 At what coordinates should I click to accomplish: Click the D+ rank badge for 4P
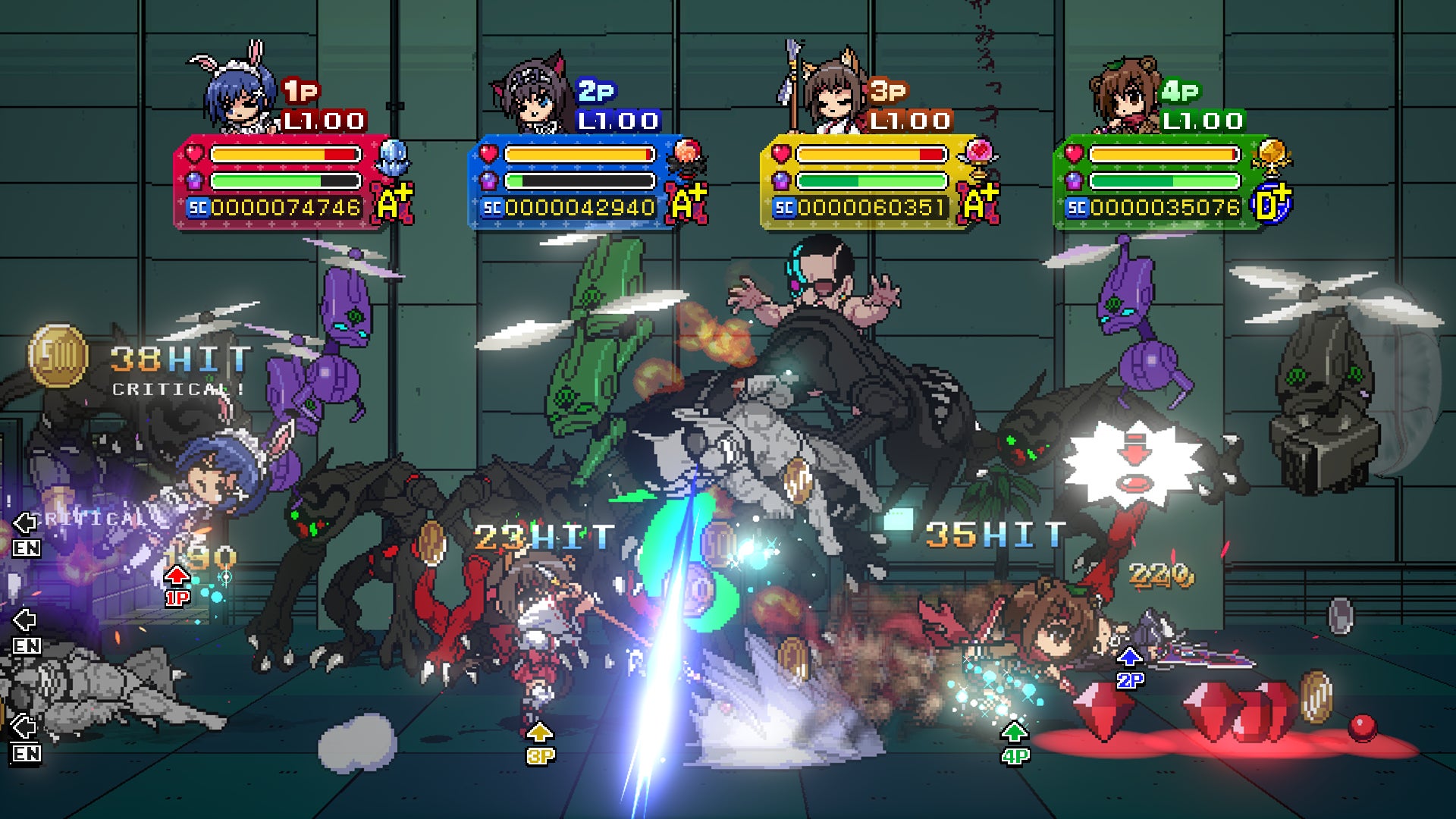point(1272,204)
